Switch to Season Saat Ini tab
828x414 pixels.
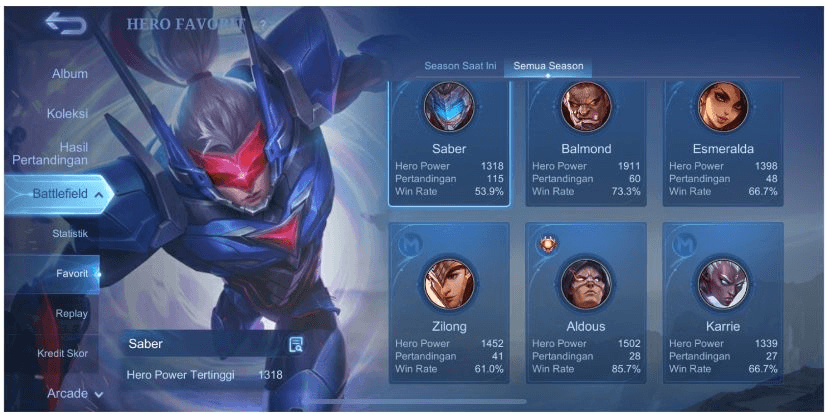point(460,66)
